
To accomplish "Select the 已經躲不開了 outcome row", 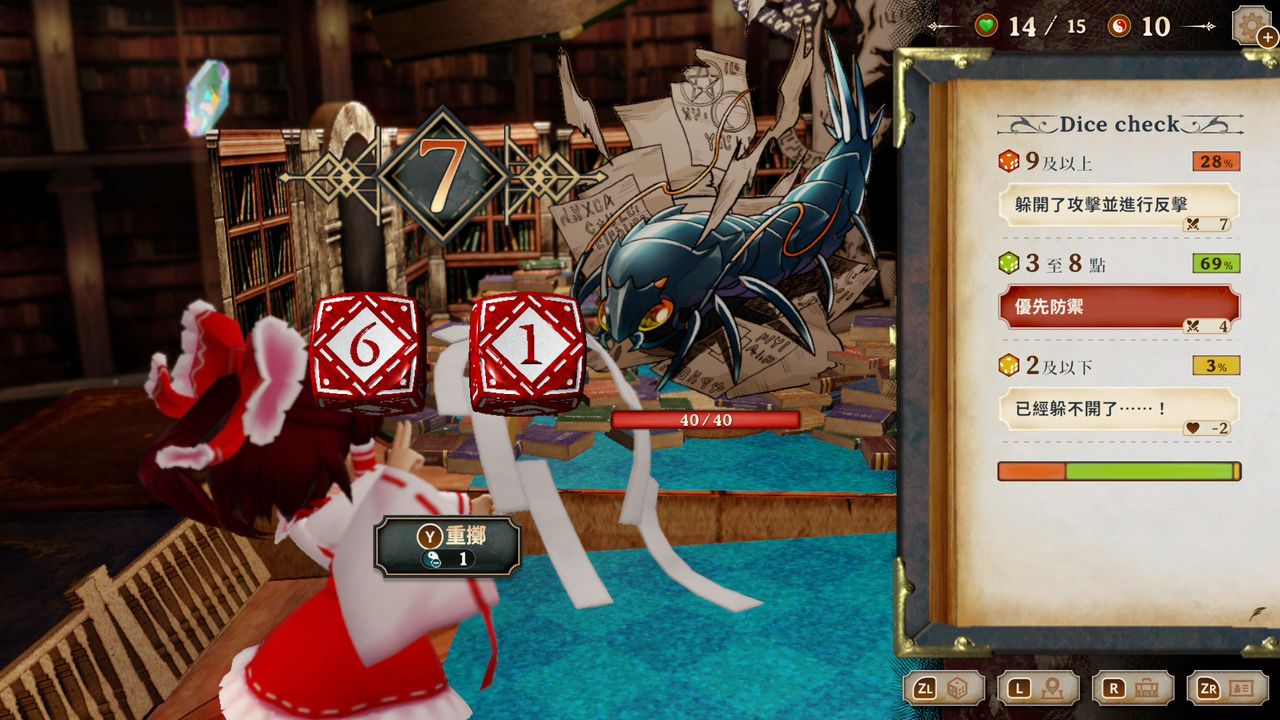I will (1119, 410).
